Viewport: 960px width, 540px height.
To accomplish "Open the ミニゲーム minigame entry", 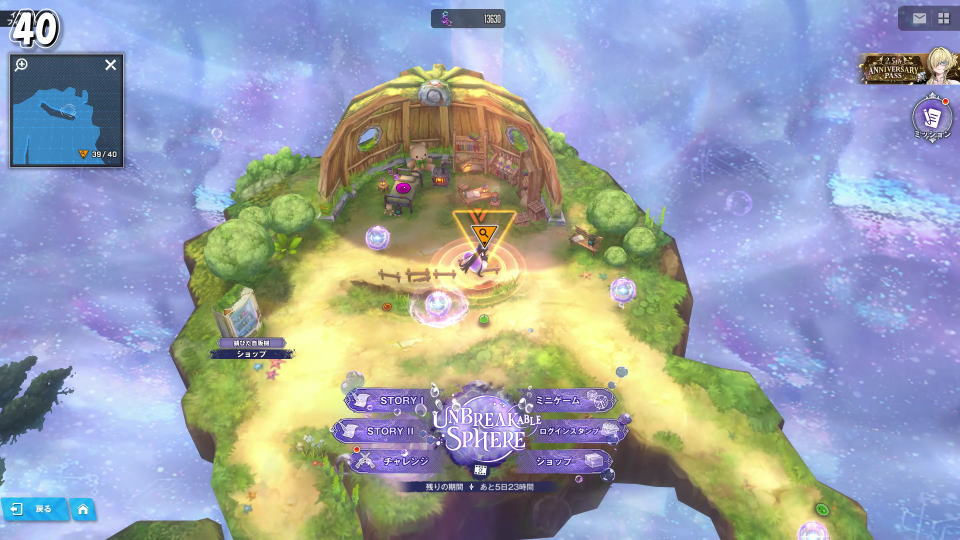I will (x=566, y=400).
